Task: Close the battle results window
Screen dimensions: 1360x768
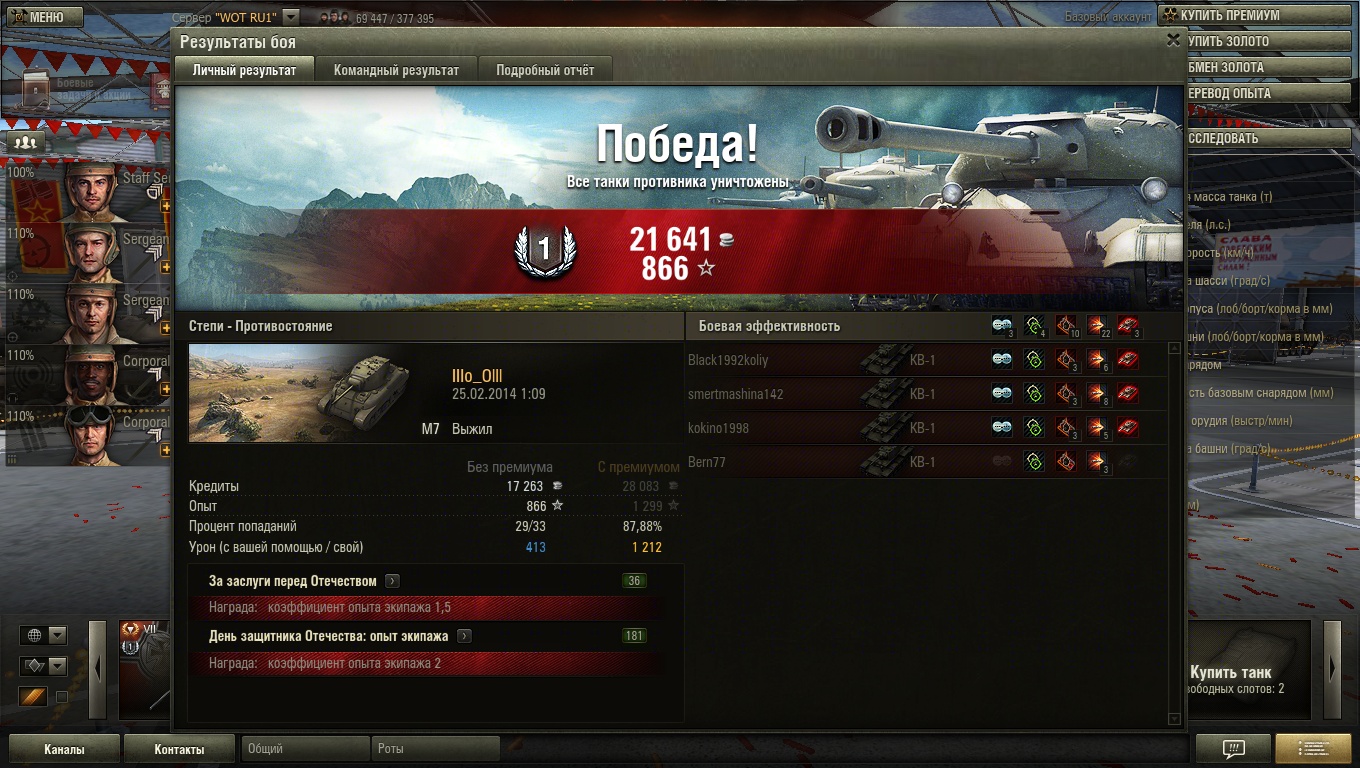Action: click(1173, 40)
